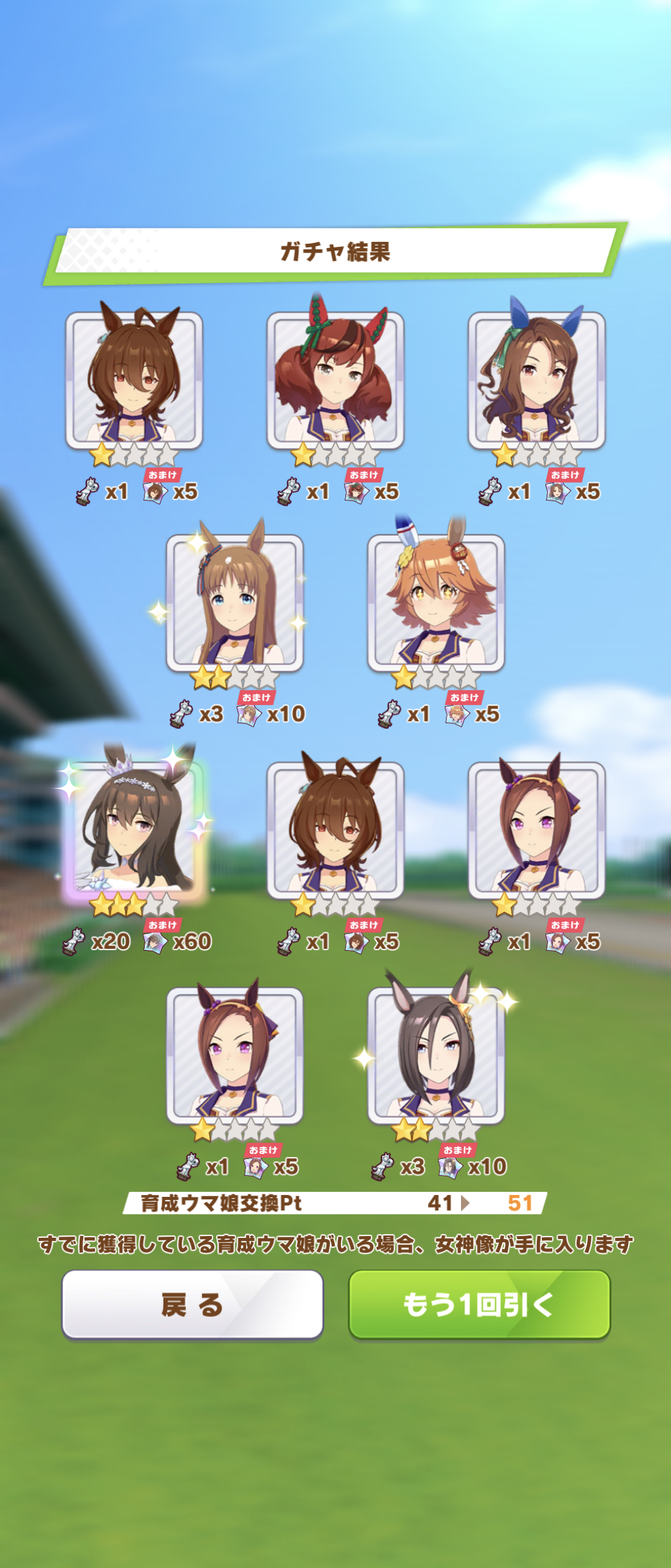This screenshot has width=671, height=1568.
Task: Pull again with the green もう1回引く button
Action: coord(479,1304)
